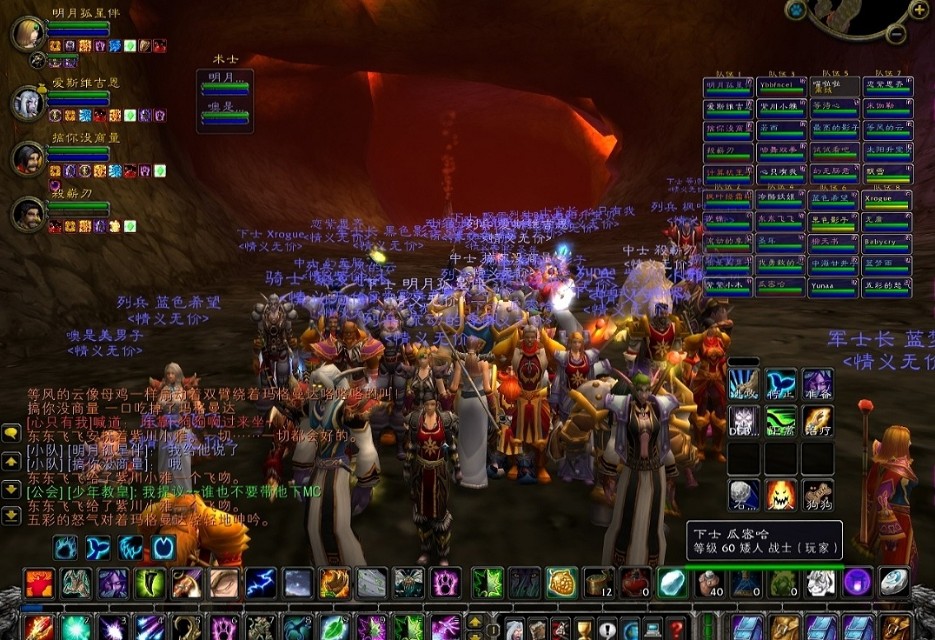Viewport: 935px width, 640px height.
Task: Zoom in the minimap with the plus button
Action: tap(919, 11)
